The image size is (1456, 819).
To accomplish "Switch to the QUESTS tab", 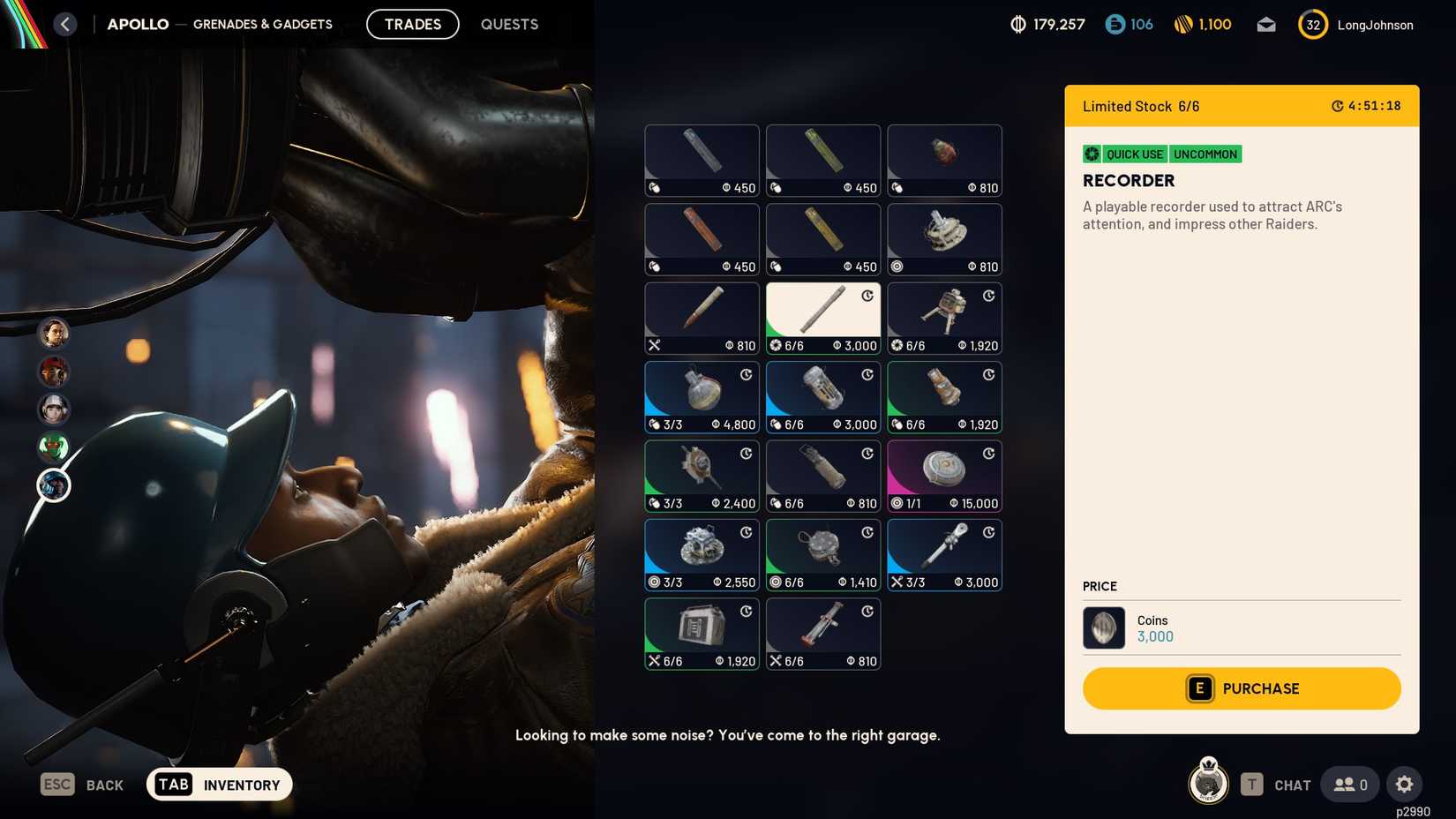I will click(x=509, y=24).
